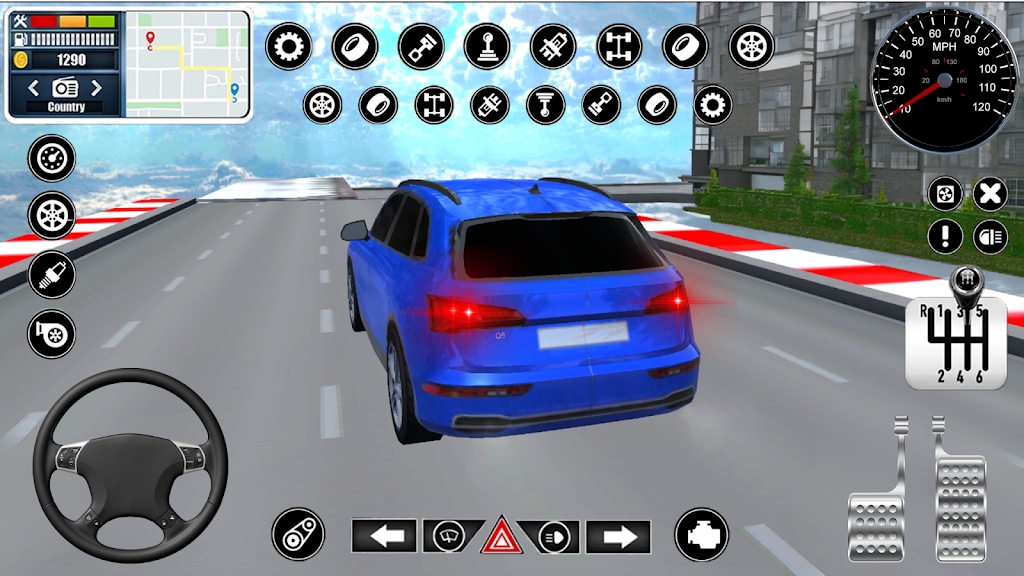The height and width of the screenshot is (576, 1024).
Task: Select the timing belt icon
Action: (298, 534)
